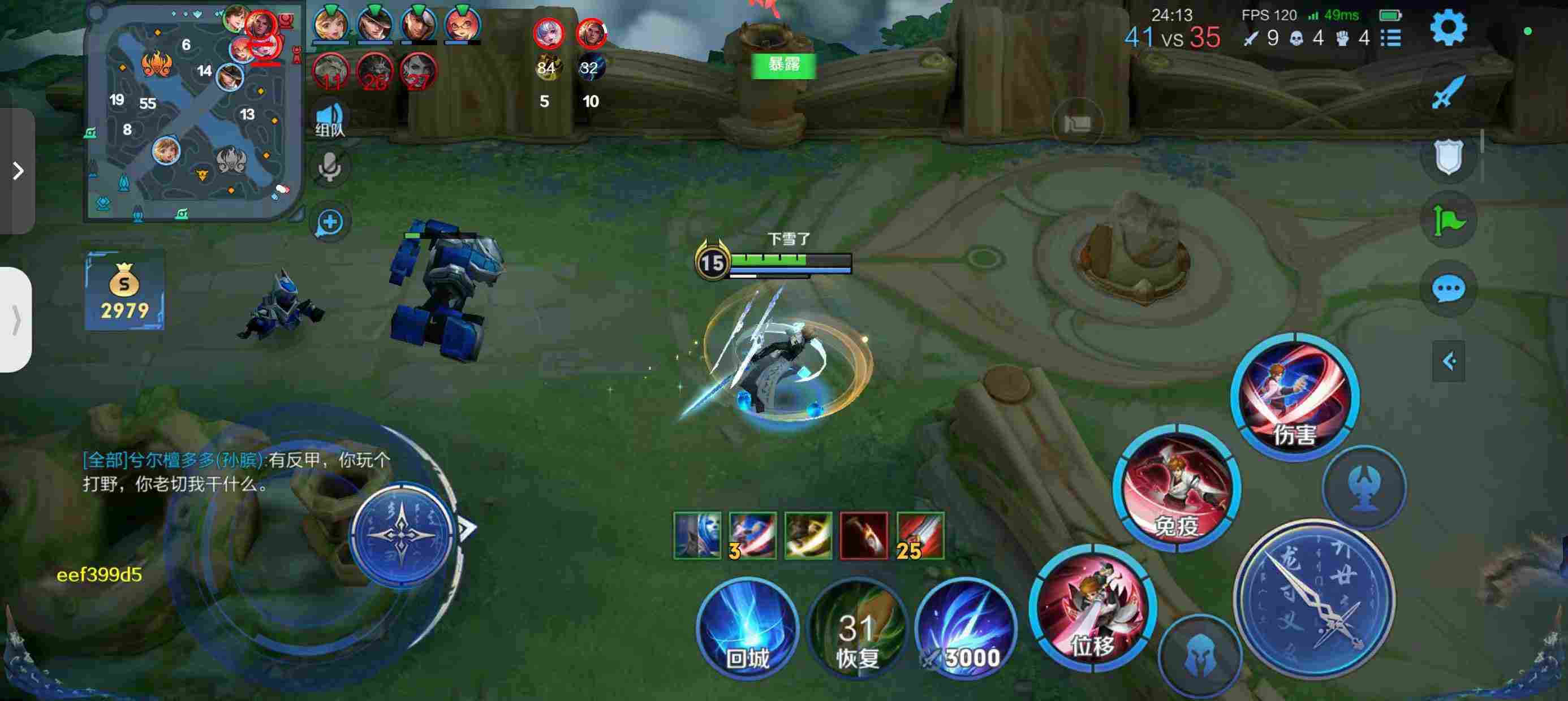This screenshot has width=1568, height=701.
Task: Open the scoreboard list icon
Action: pyautogui.click(x=1392, y=38)
